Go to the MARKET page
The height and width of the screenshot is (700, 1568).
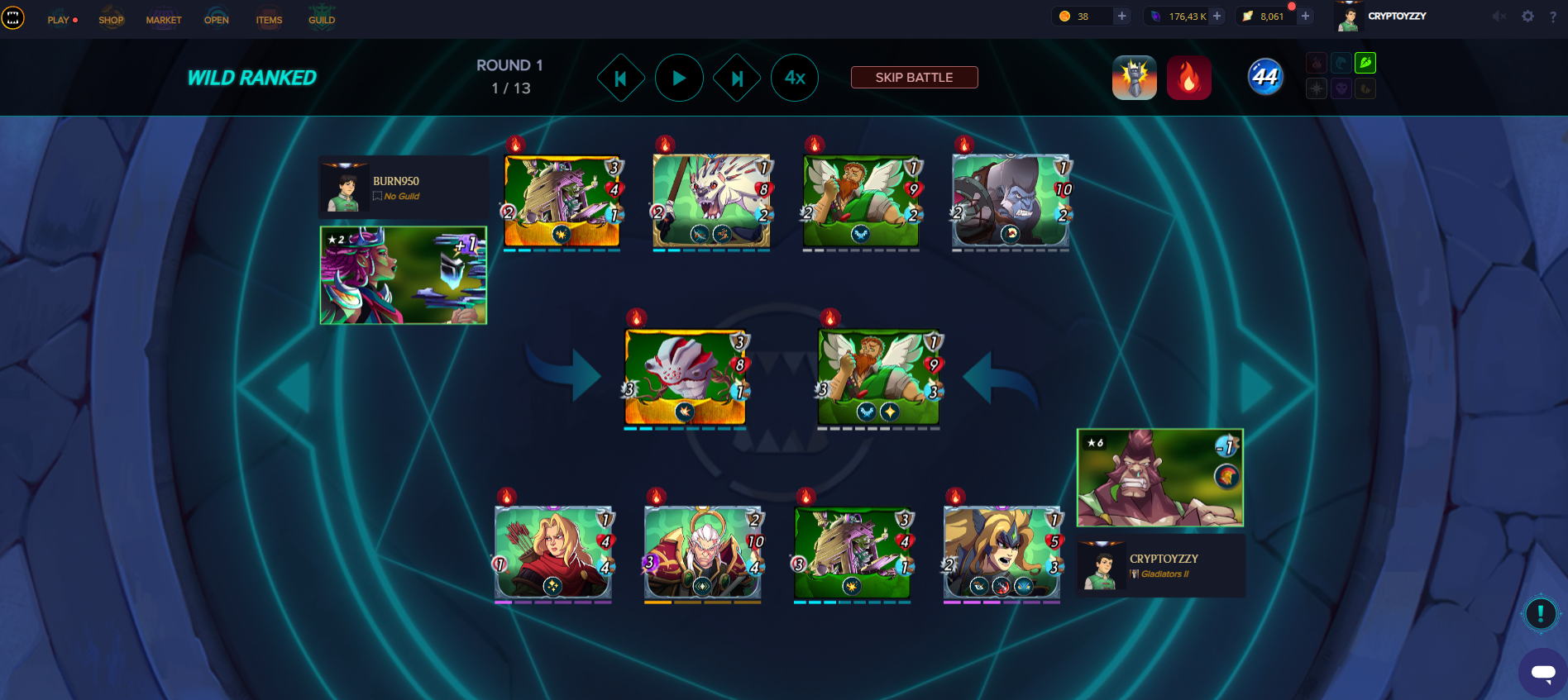(x=164, y=20)
